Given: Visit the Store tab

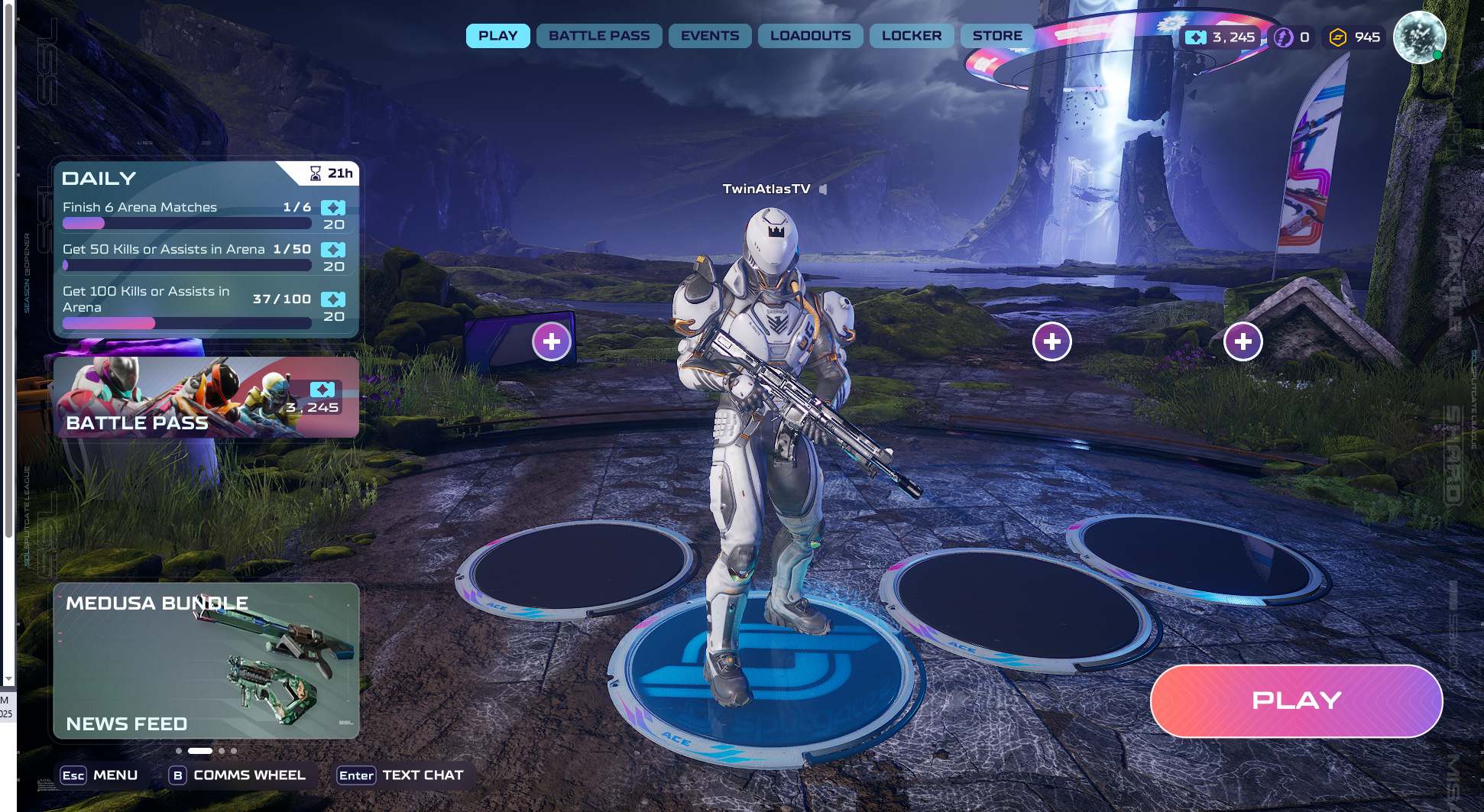Looking at the screenshot, I should click(x=997, y=36).
